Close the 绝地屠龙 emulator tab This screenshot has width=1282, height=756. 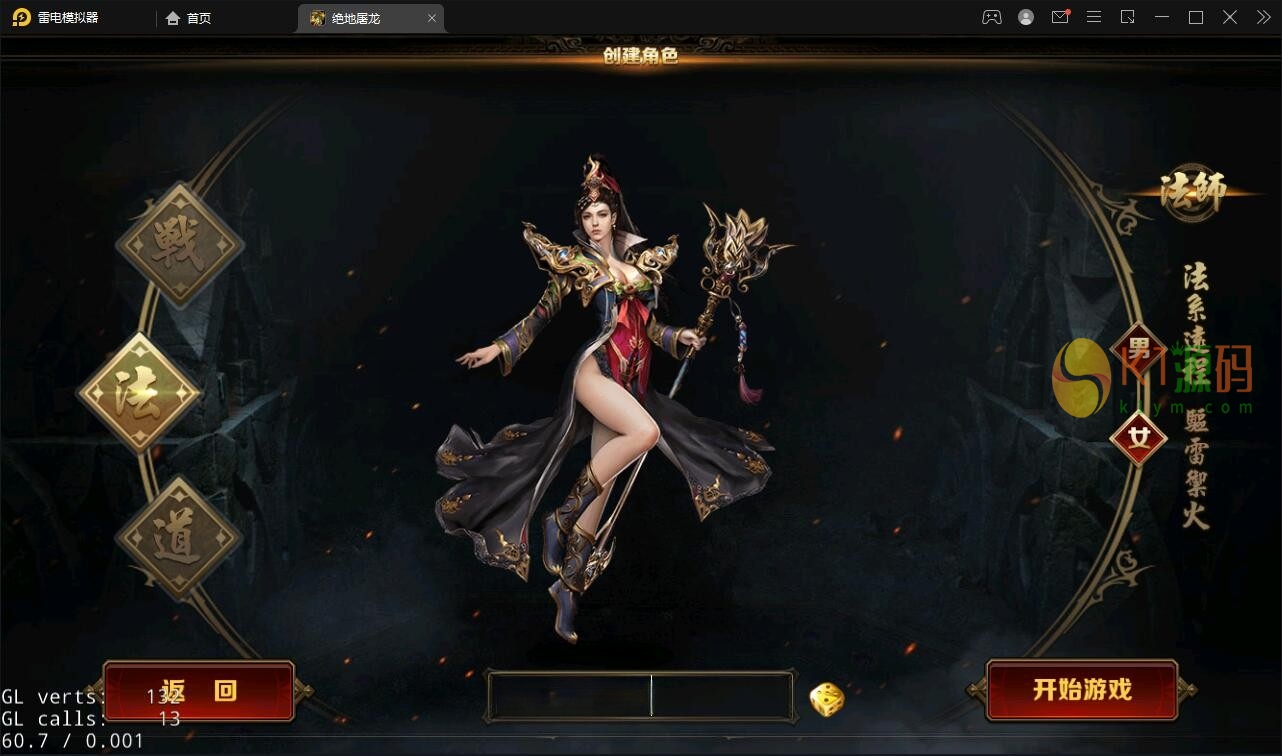(432, 18)
